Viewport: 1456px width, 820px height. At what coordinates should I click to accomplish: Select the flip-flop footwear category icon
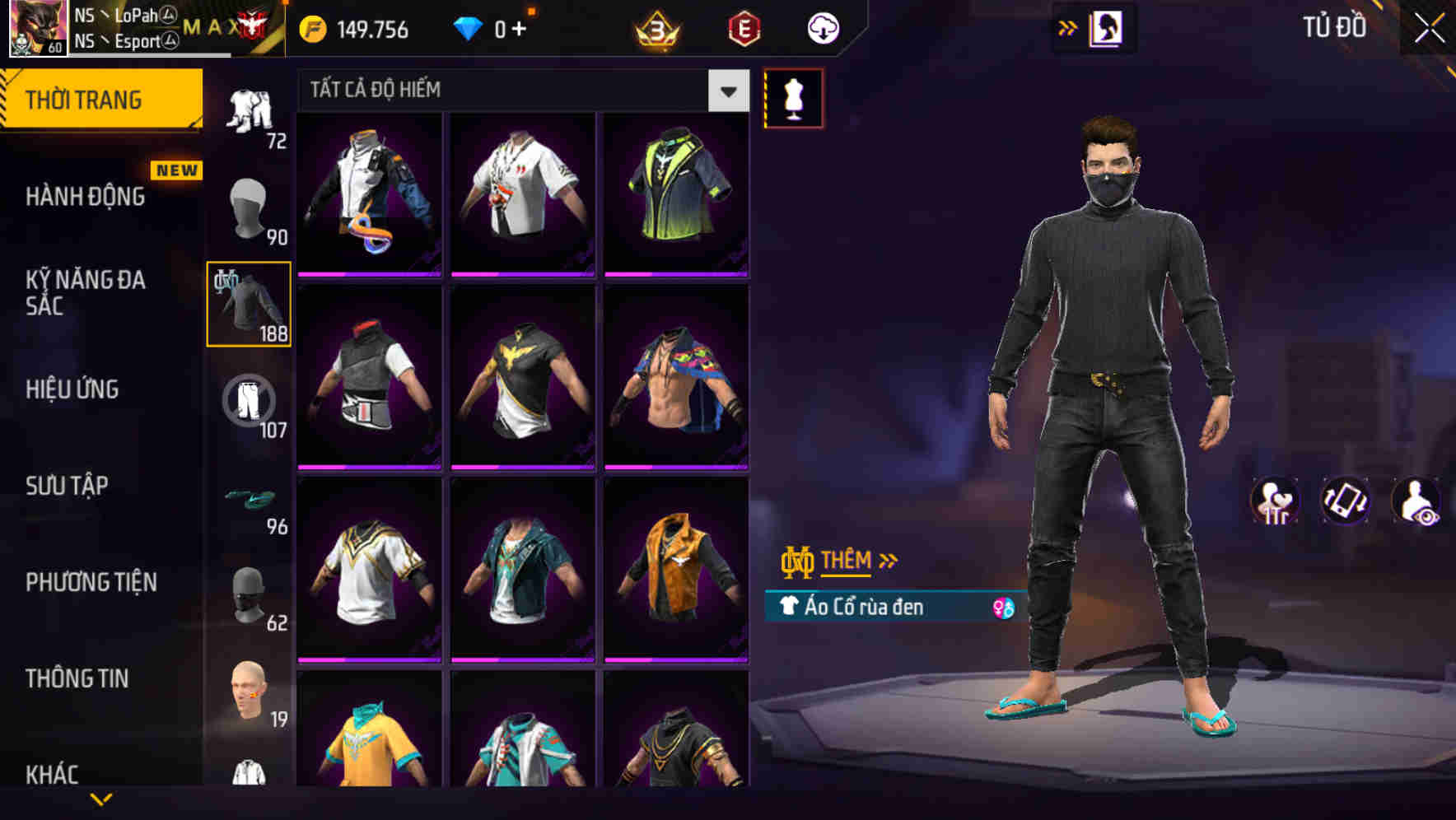(x=249, y=498)
